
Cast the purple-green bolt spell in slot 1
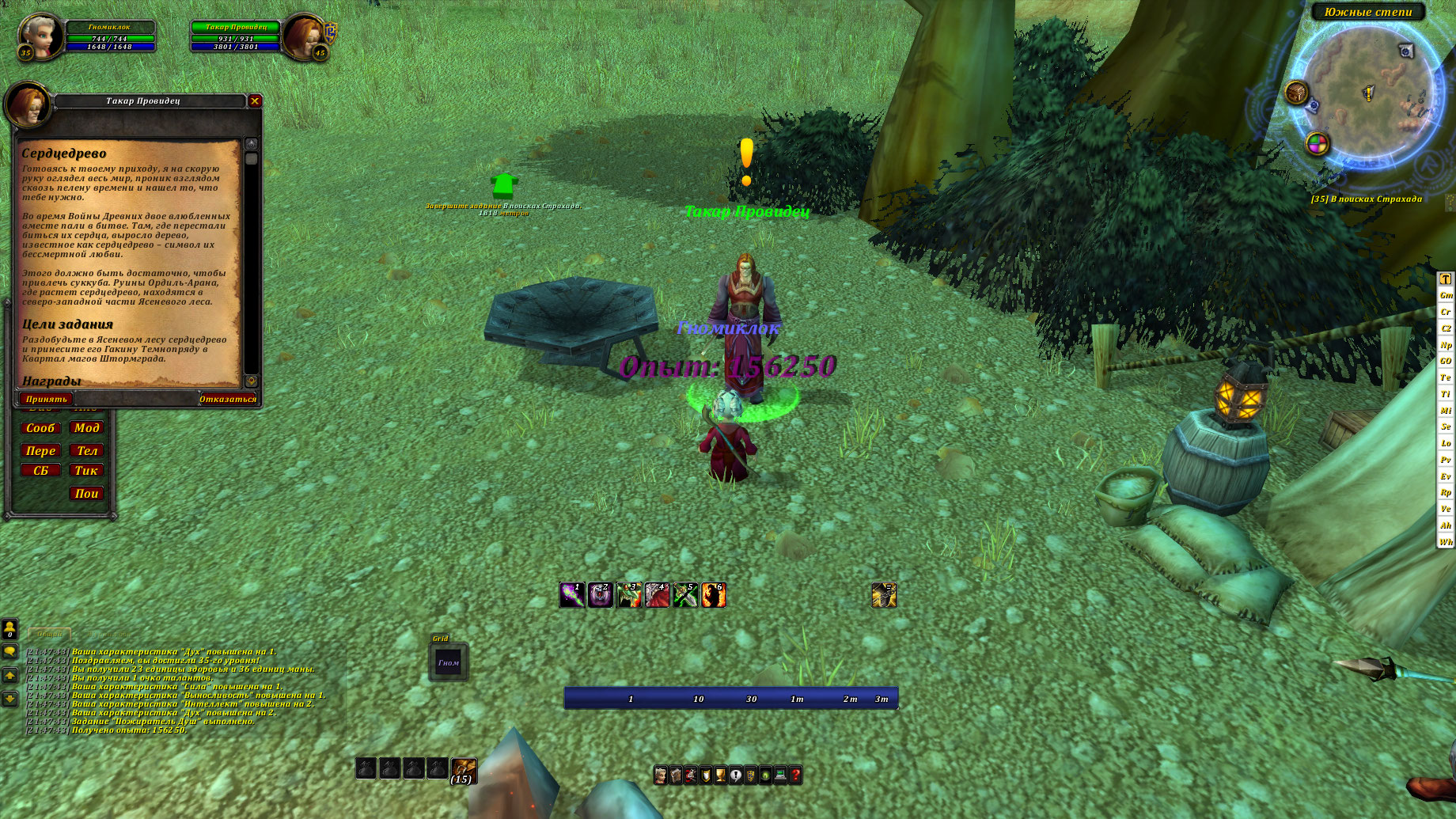pos(572,595)
